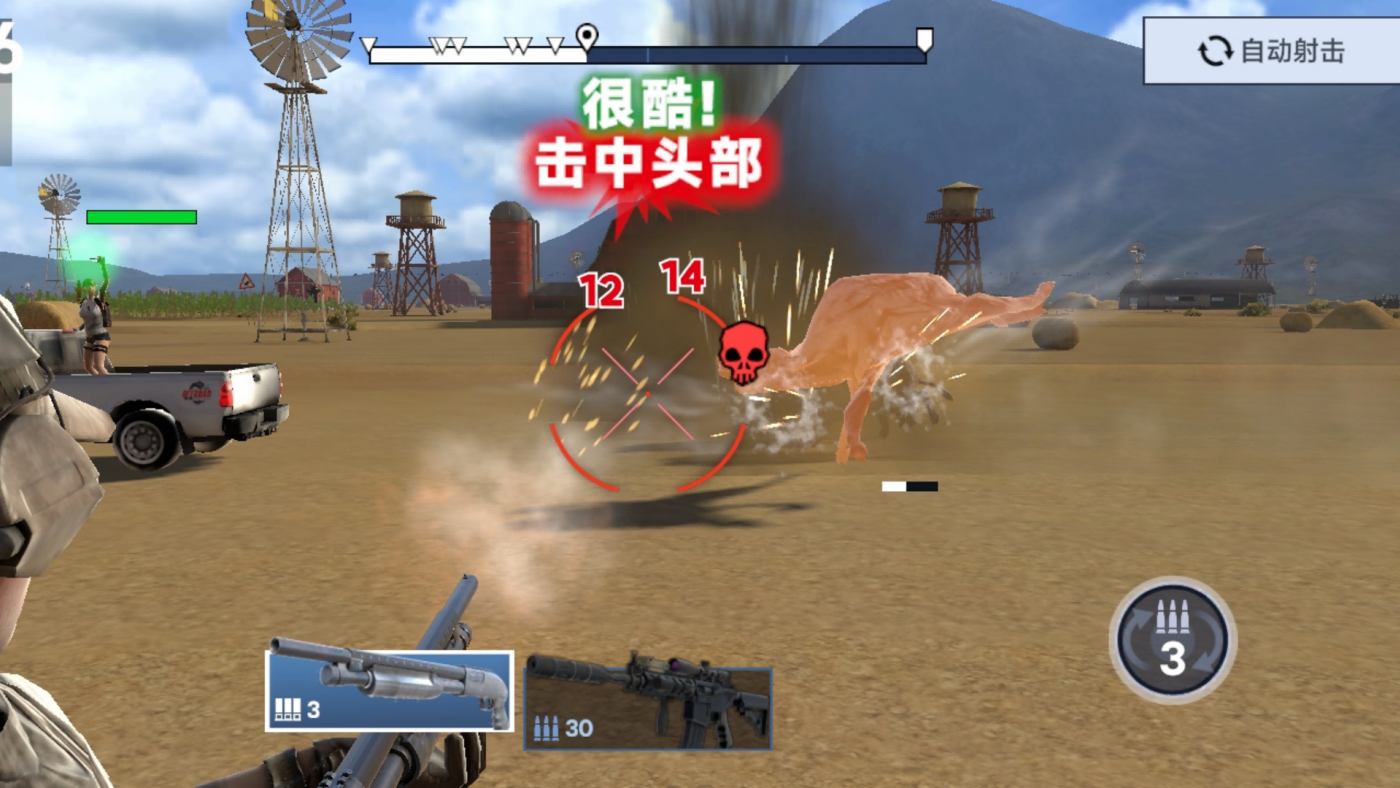This screenshot has height=788, width=1400.
Task: Tap the double-arrow waypoint marker on the progress bar
Action: click(x=447, y=42)
